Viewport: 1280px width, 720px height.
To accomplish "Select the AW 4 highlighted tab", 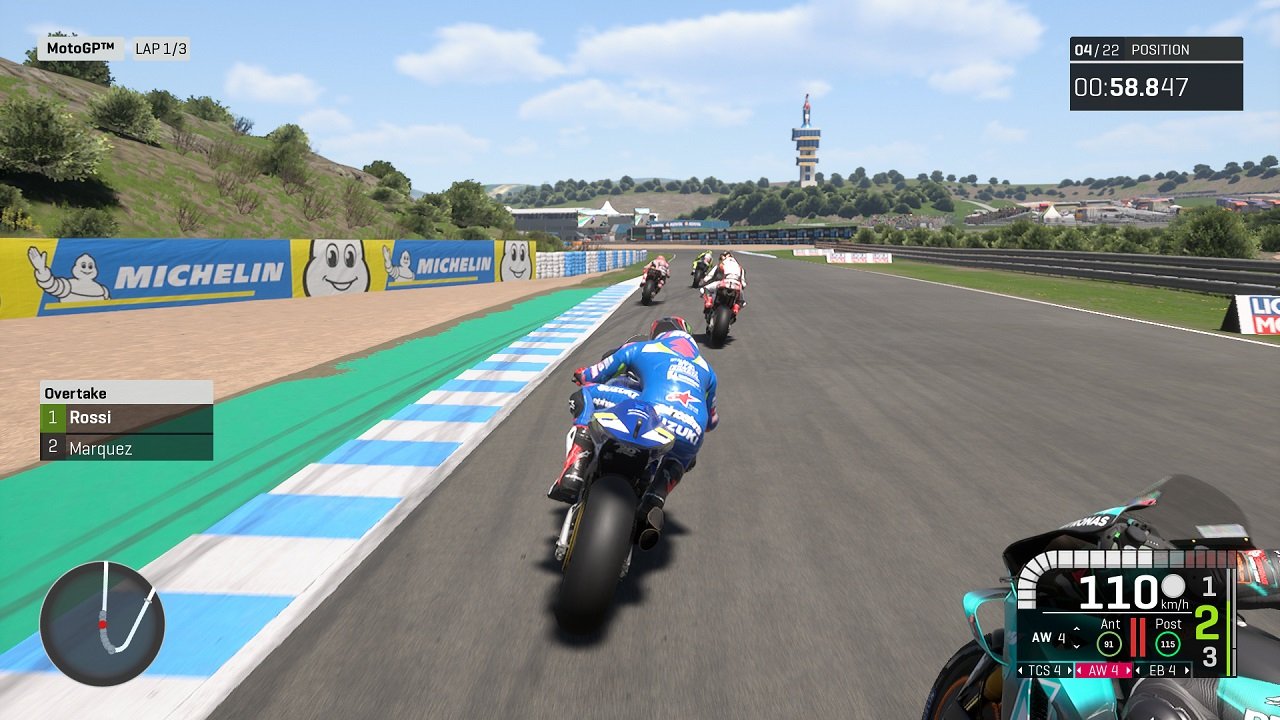I will [1103, 670].
